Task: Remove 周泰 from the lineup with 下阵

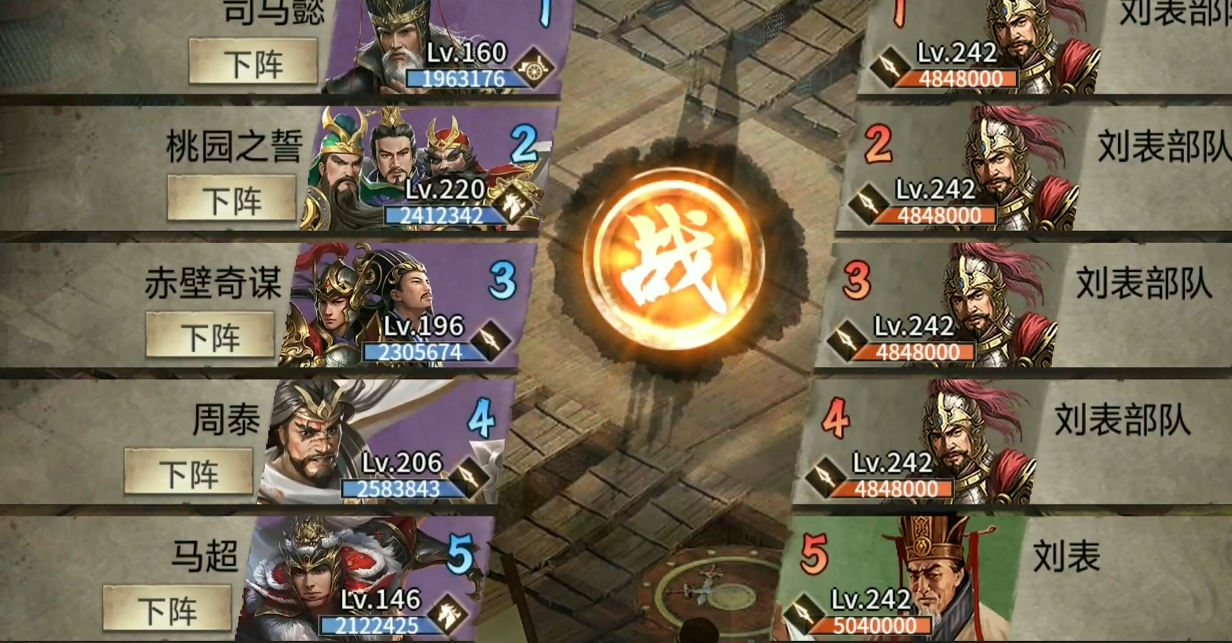Action: point(188,471)
